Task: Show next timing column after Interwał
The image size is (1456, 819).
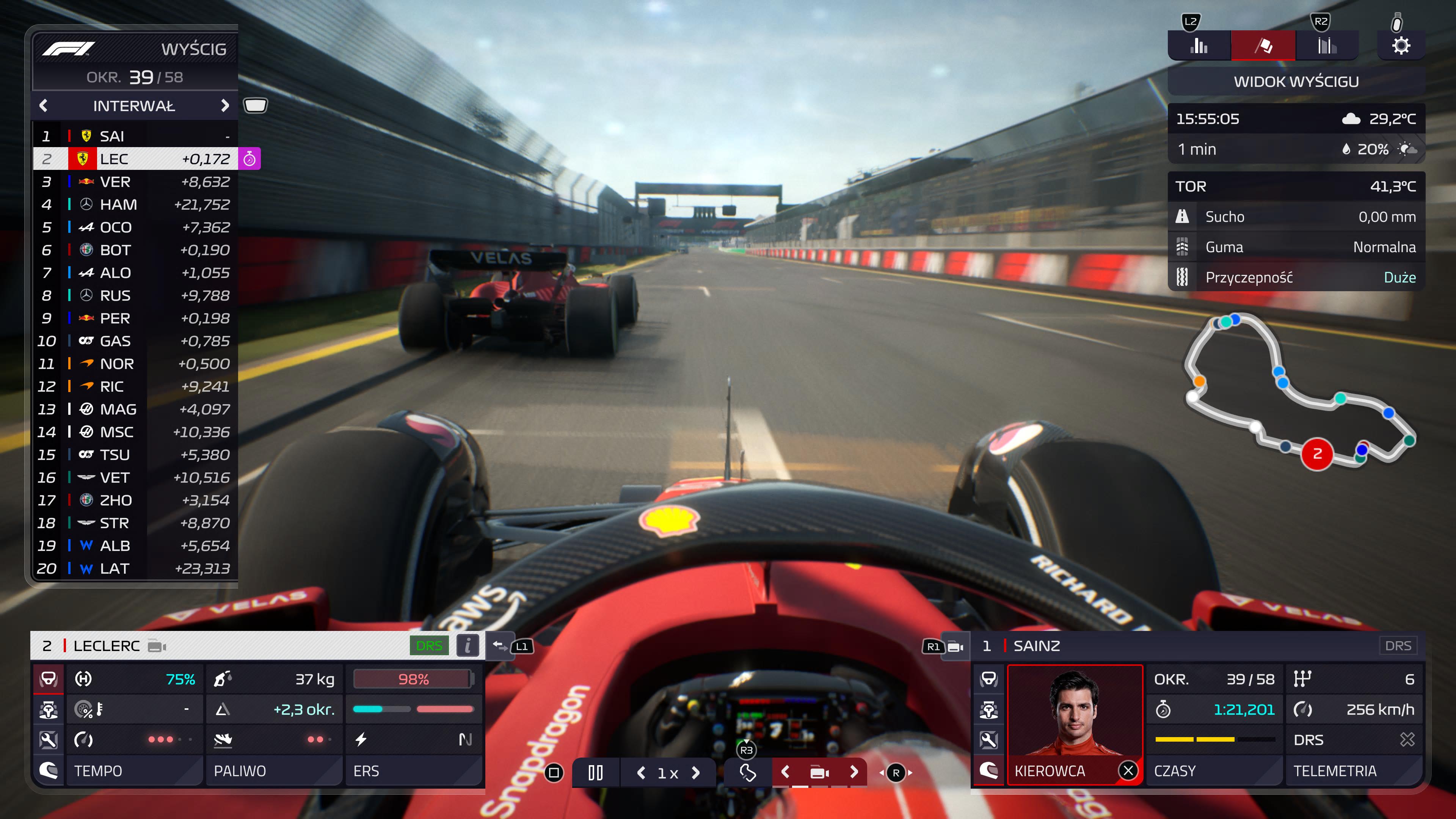Action: (225, 106)
